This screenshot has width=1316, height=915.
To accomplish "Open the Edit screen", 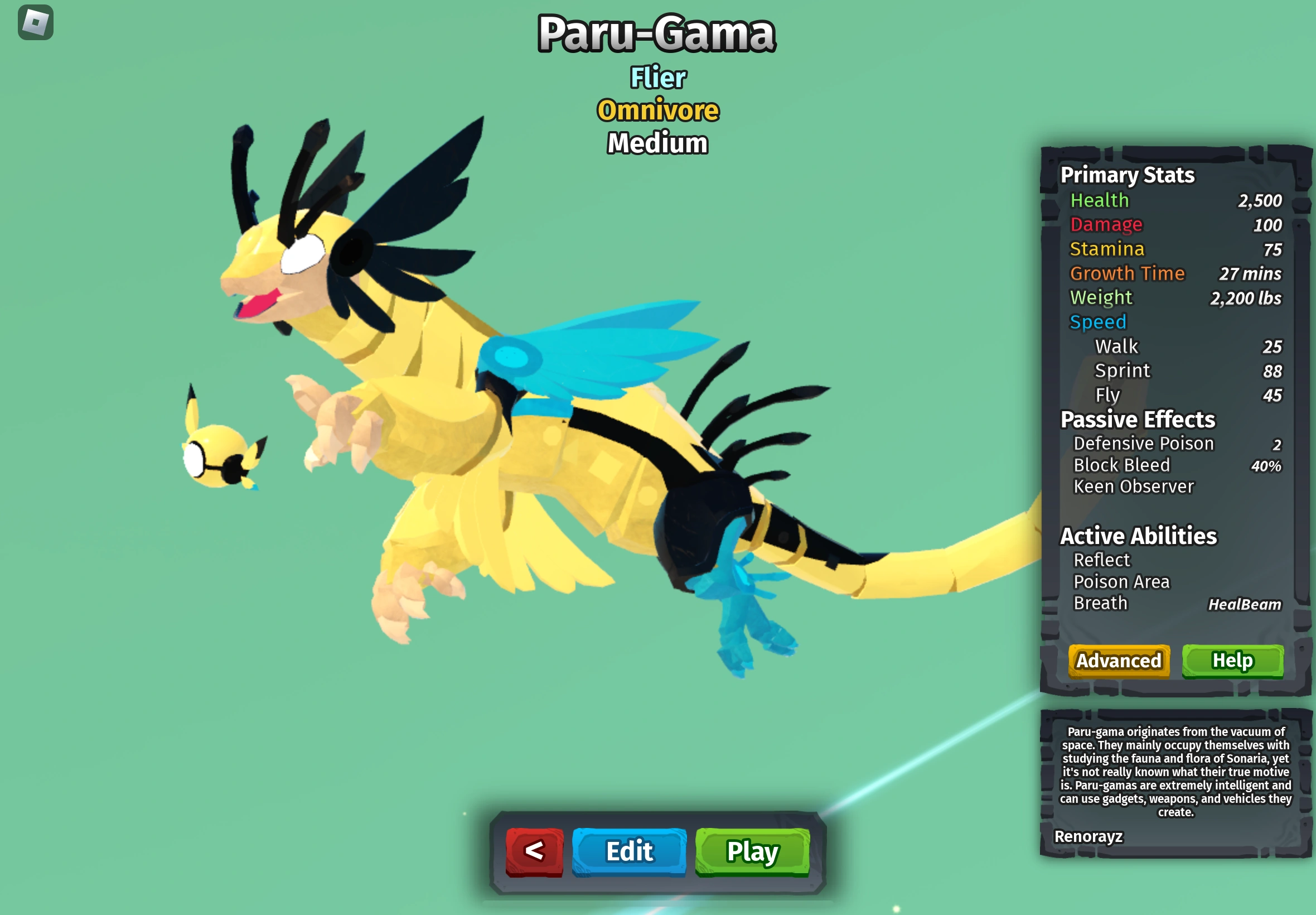I will point(628,852).
